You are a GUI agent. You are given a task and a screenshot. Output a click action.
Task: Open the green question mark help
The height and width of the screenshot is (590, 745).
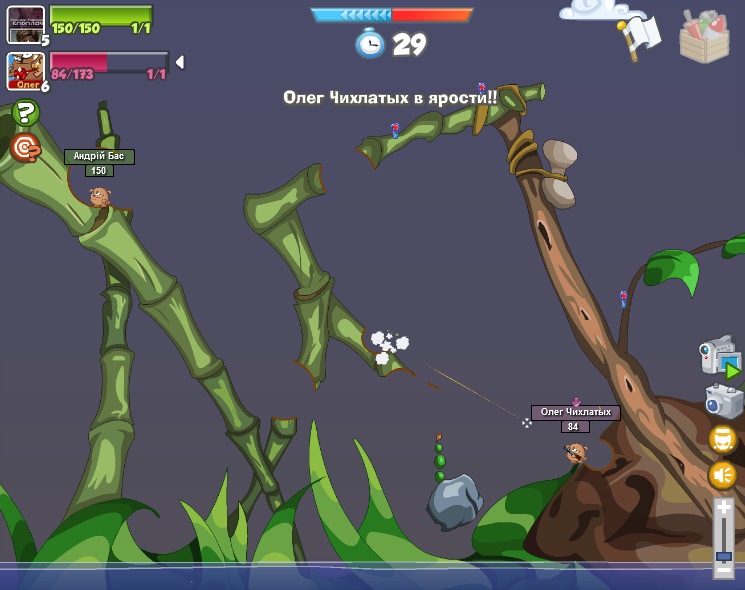(25, 113)
